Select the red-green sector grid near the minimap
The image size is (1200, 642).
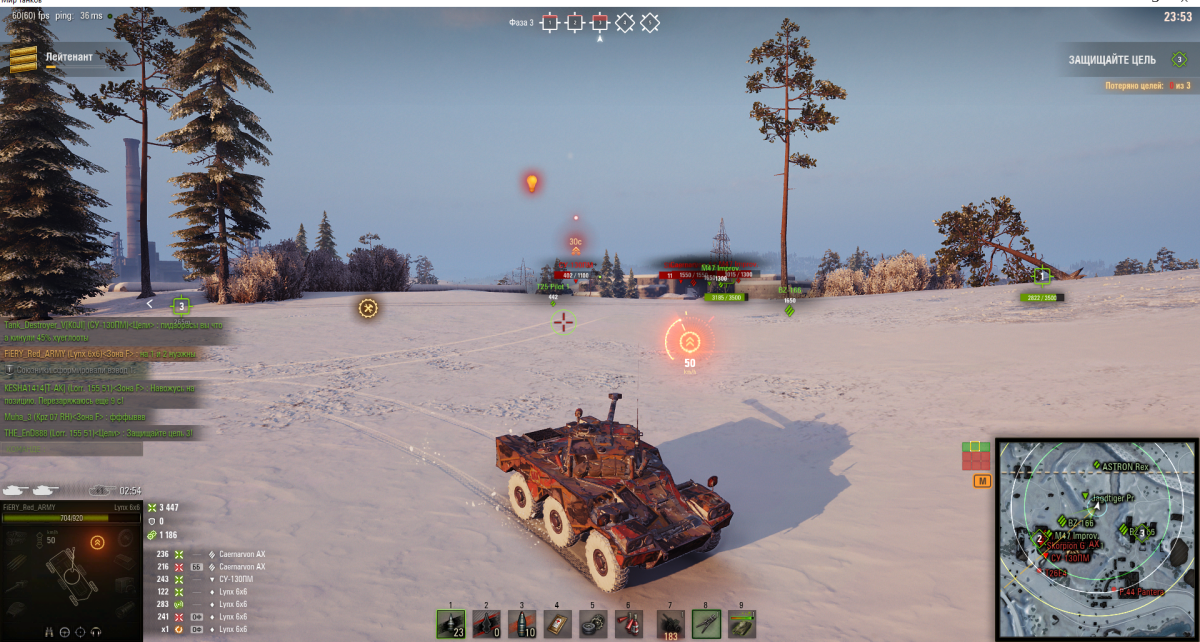(x=976, y=455)
